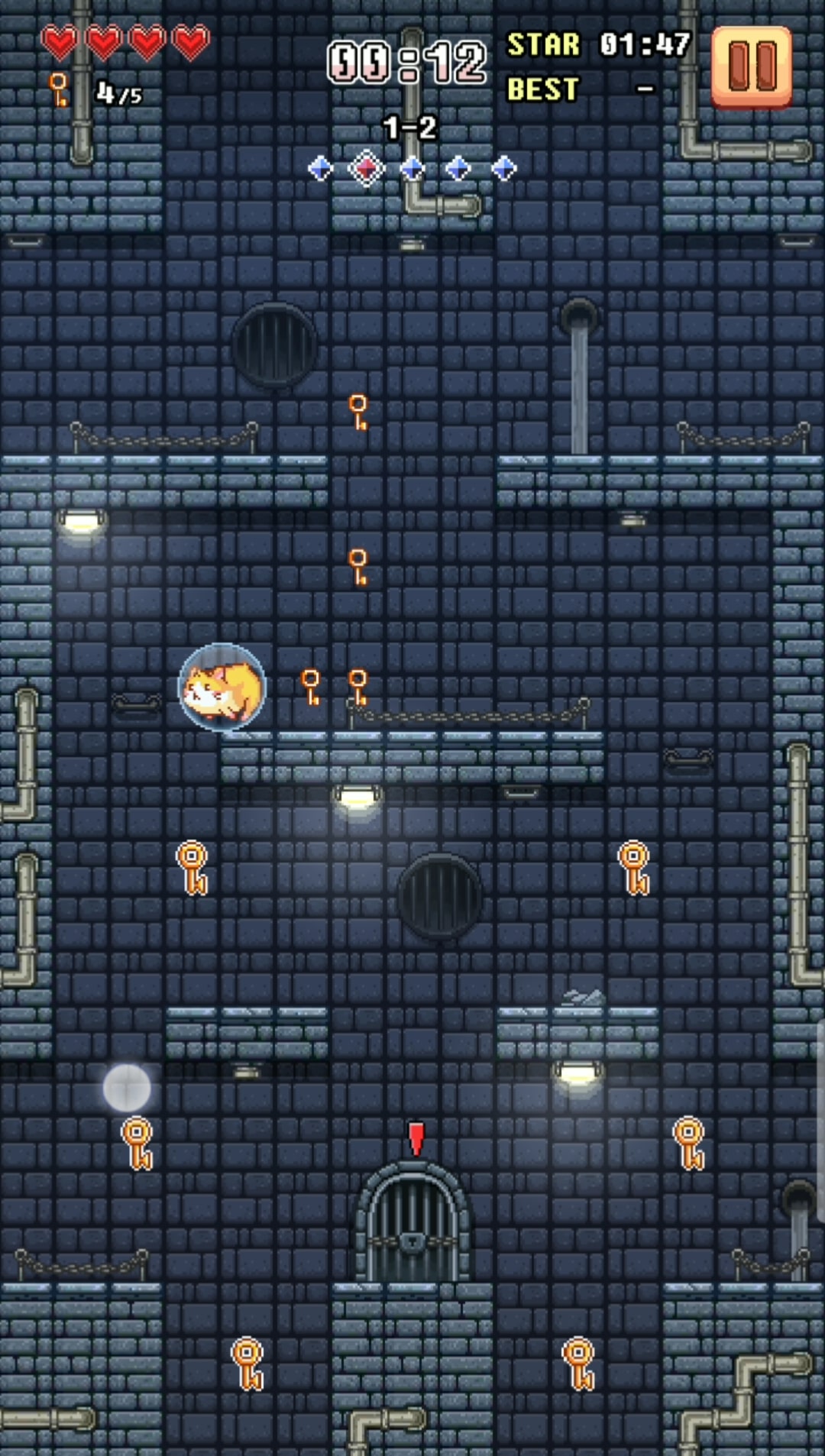
Task: Pause the game with the orange button
Action: coord(752,66)
